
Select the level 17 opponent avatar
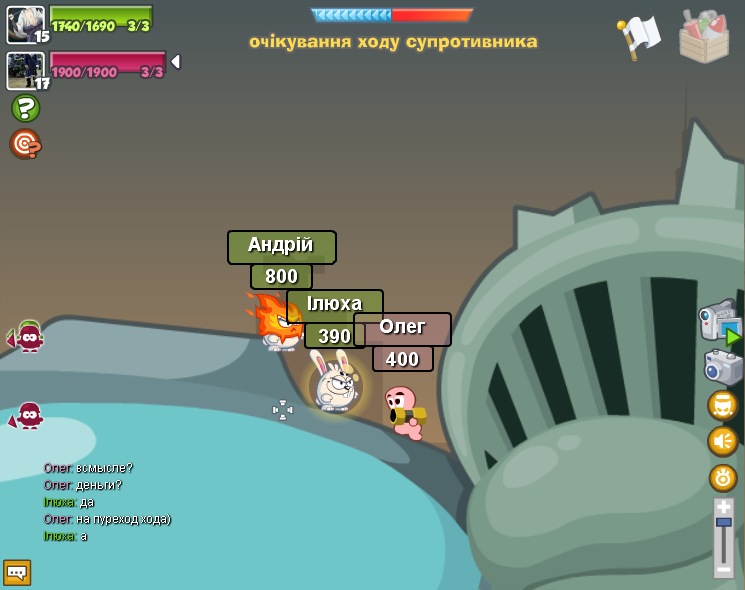click(x=25, y=70)
